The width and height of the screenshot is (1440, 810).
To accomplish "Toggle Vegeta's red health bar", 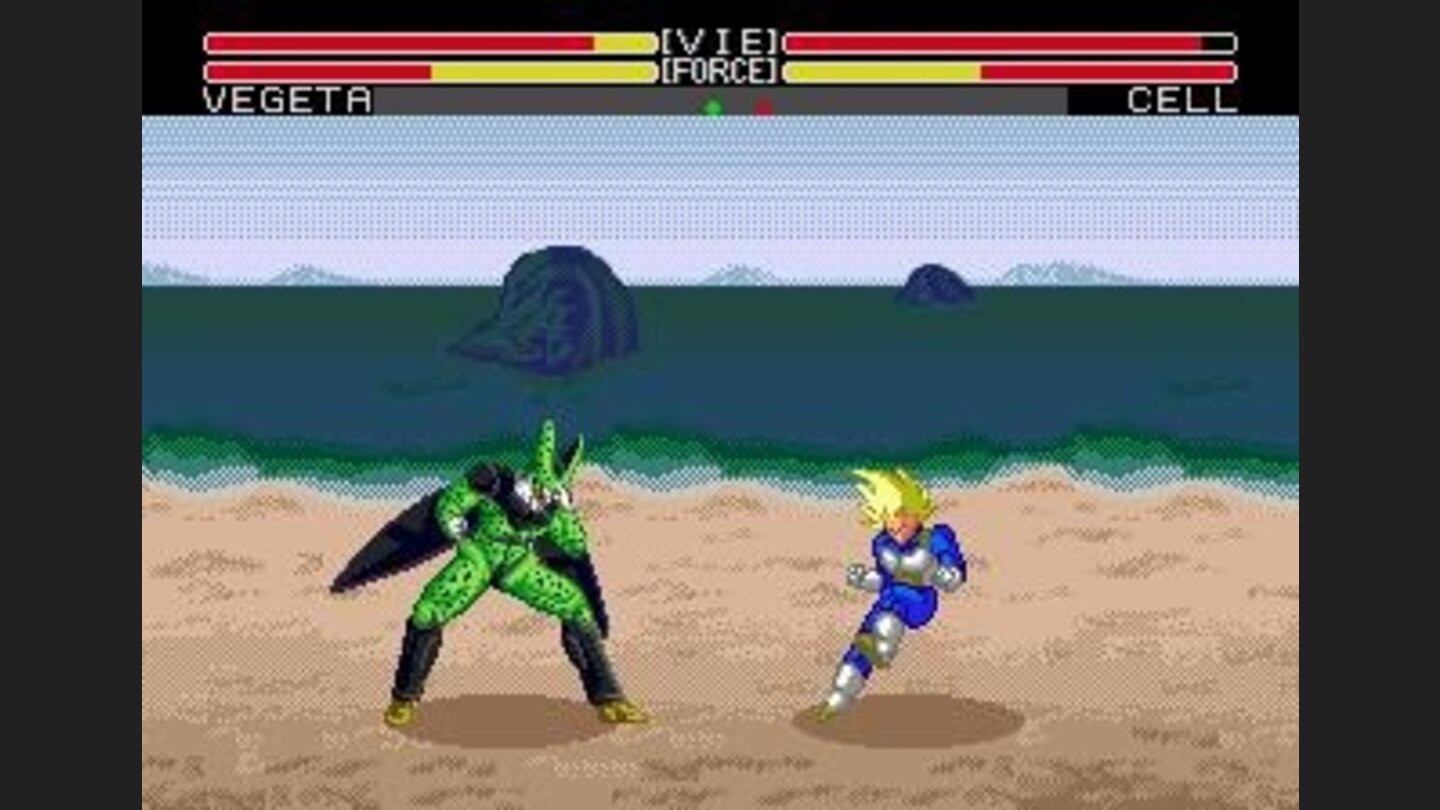I will point(400,40).
